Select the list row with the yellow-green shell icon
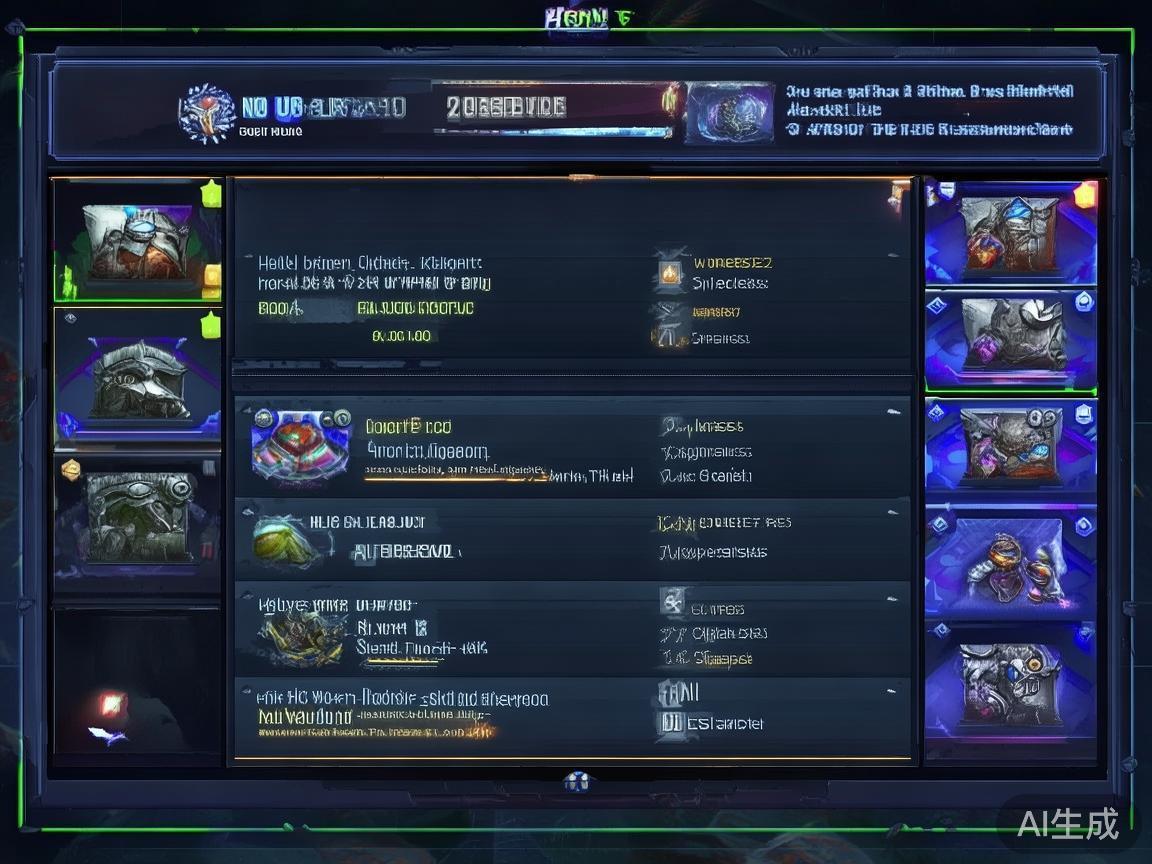 572,539
